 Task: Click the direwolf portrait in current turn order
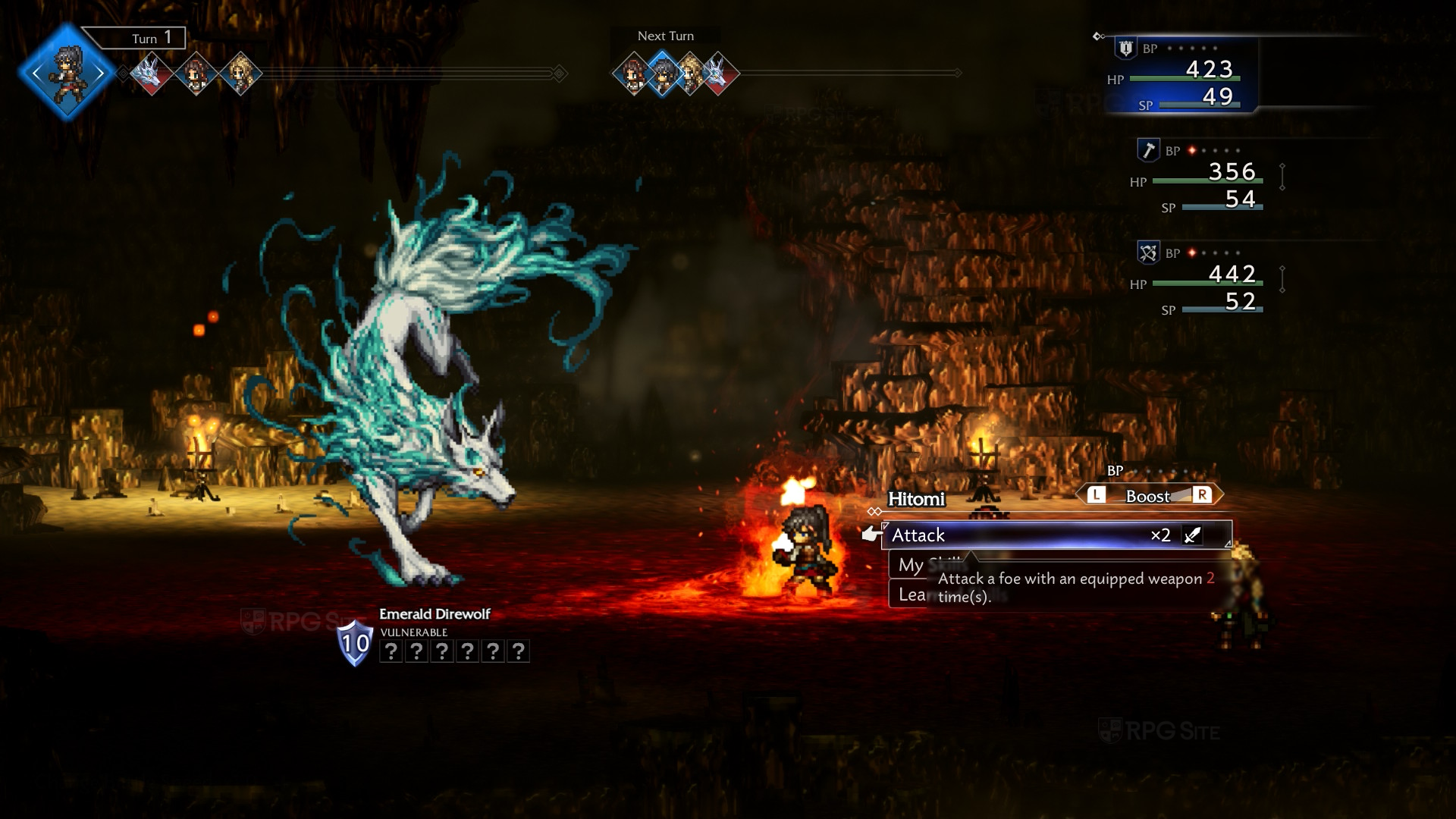(x=151, y=74)
